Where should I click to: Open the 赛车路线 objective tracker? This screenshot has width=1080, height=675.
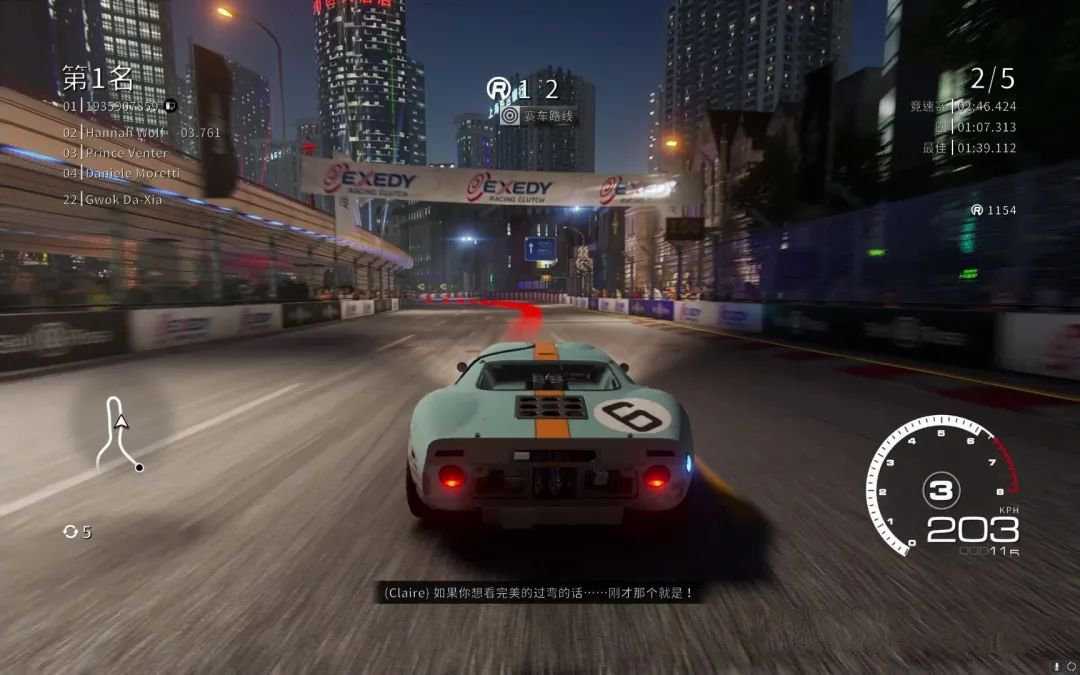540,116
